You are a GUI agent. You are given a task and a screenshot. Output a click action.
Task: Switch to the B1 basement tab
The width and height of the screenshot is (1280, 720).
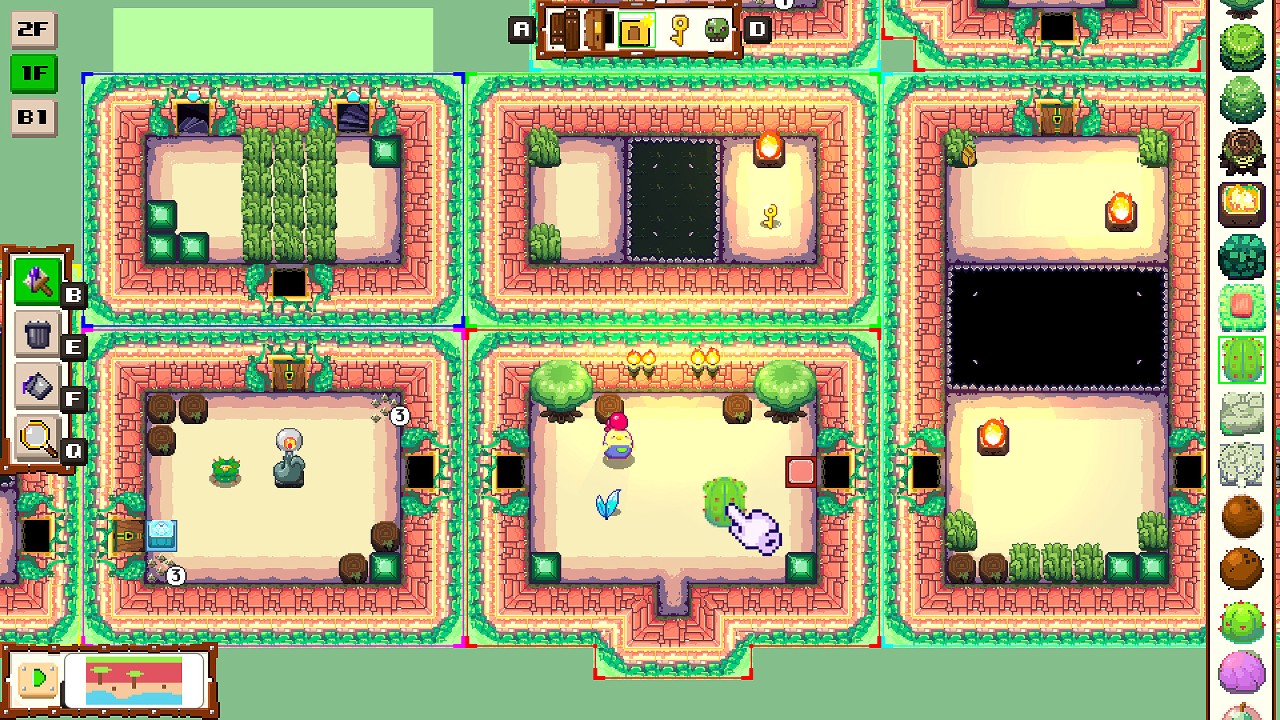click(33, 117)
